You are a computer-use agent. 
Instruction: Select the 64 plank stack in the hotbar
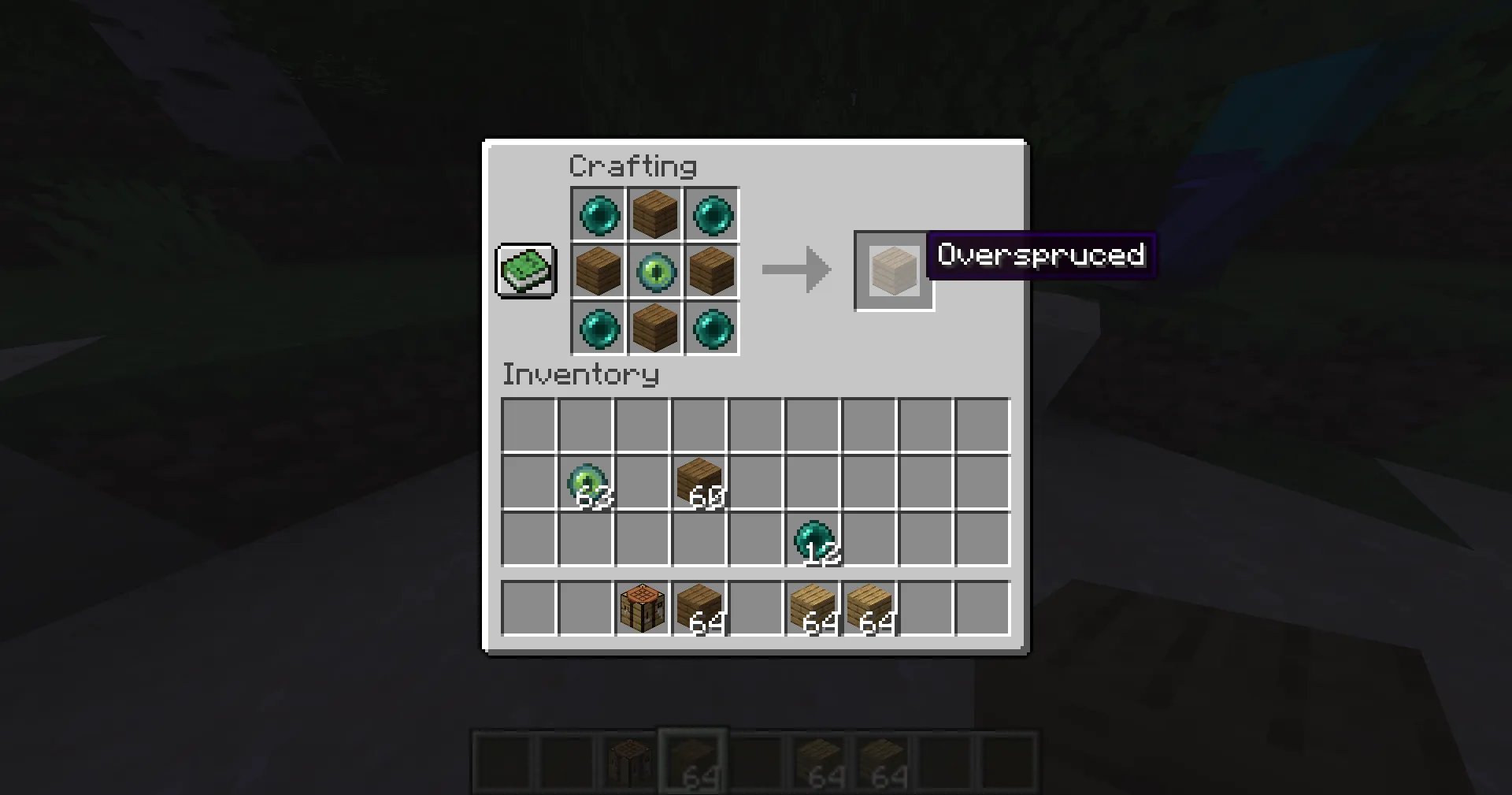[692, 760]
